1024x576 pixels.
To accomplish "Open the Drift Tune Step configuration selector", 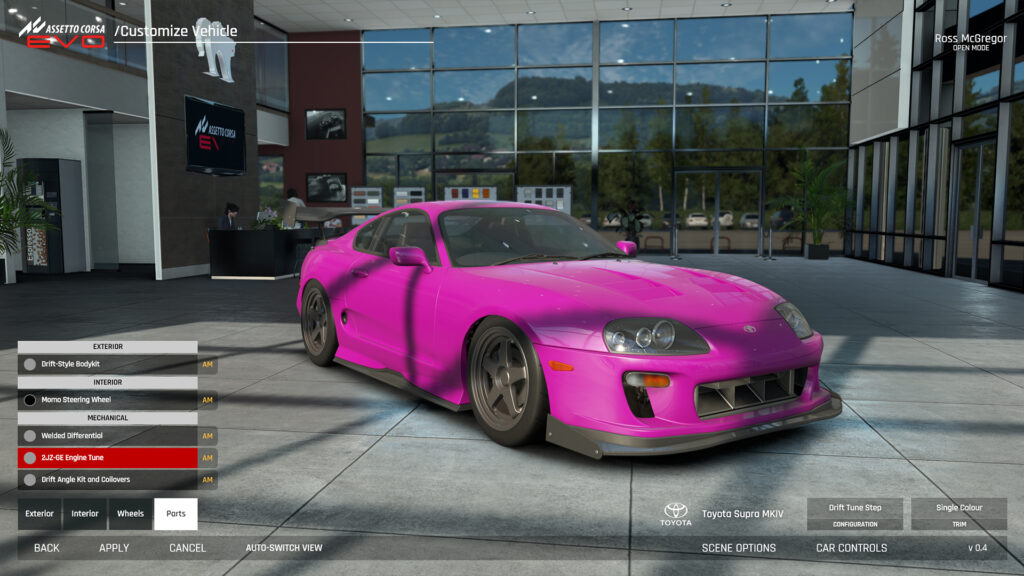I will [x=855, y=514].
